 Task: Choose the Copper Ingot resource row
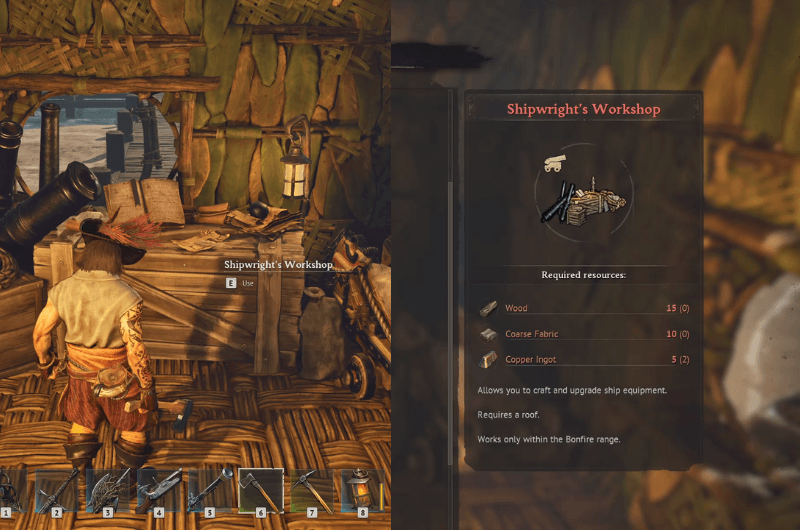[584, 359]
